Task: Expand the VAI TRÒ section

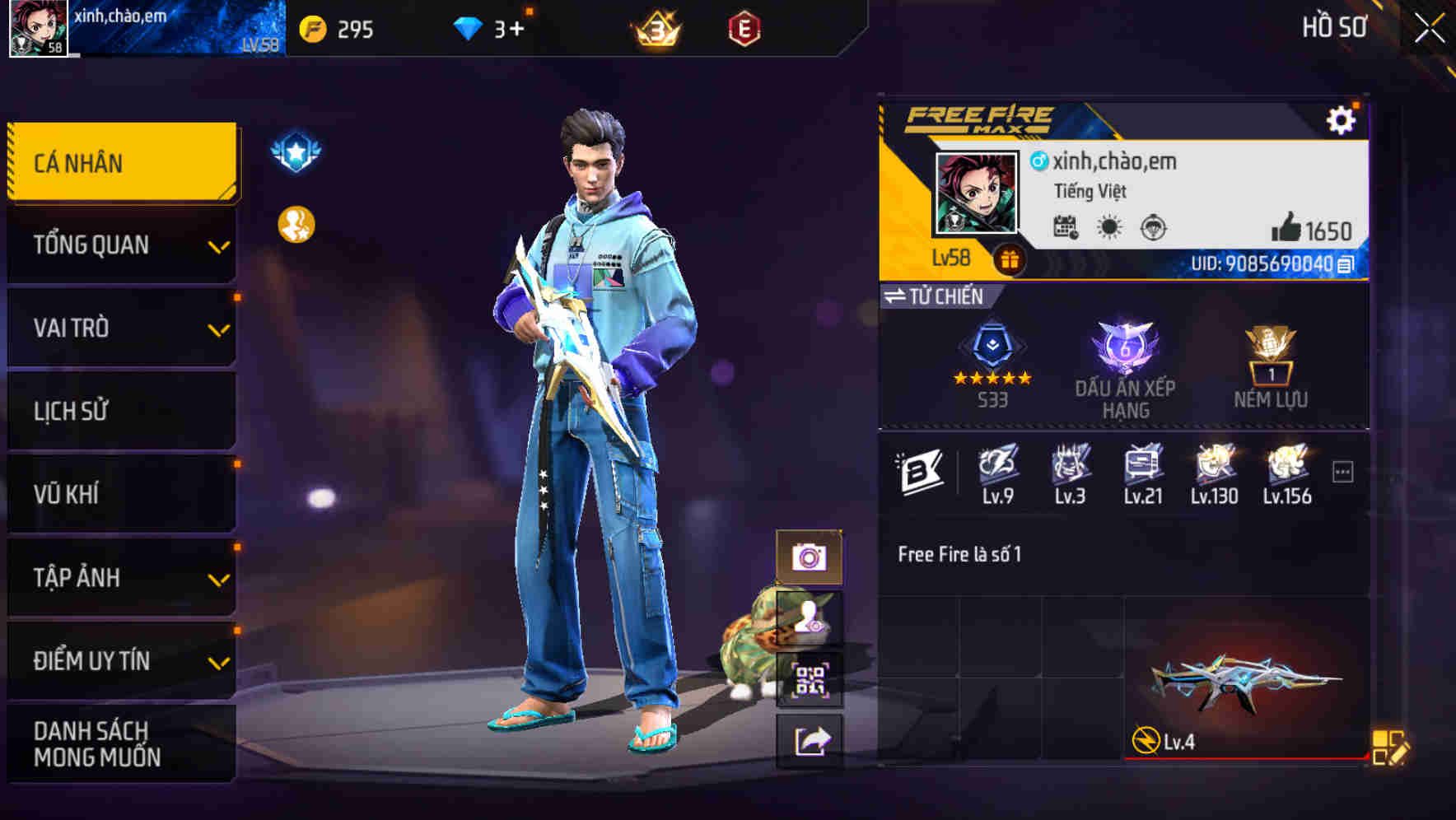Action: (x=120, y=328)
